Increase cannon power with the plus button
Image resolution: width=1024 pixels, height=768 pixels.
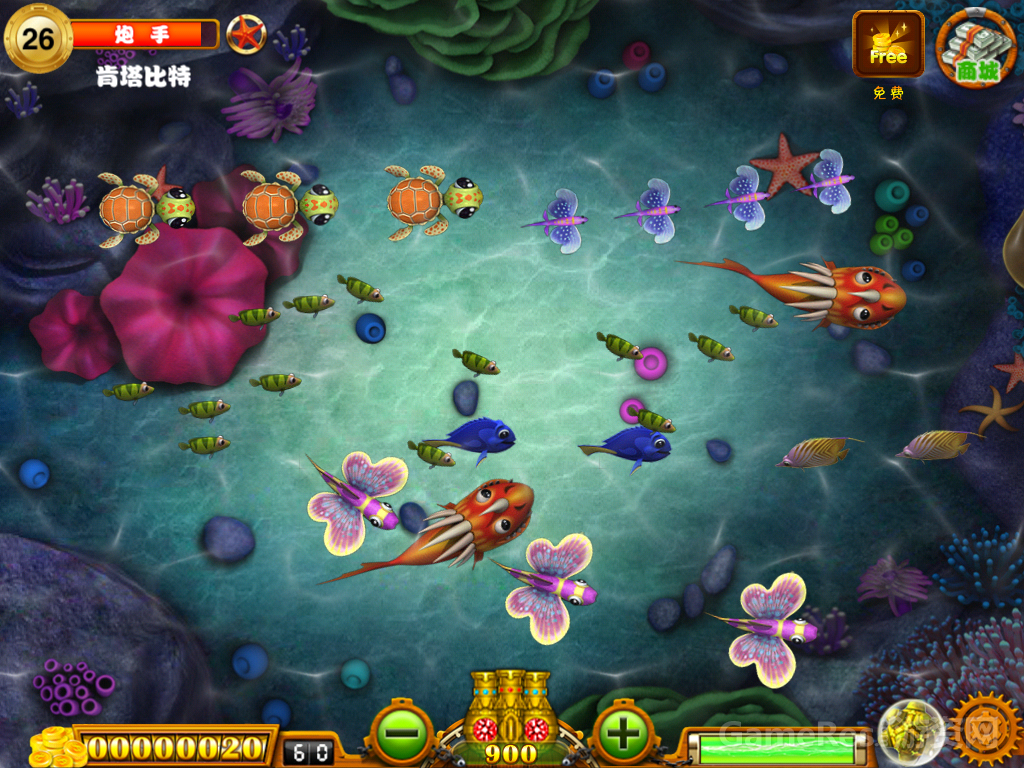(623, 734)
